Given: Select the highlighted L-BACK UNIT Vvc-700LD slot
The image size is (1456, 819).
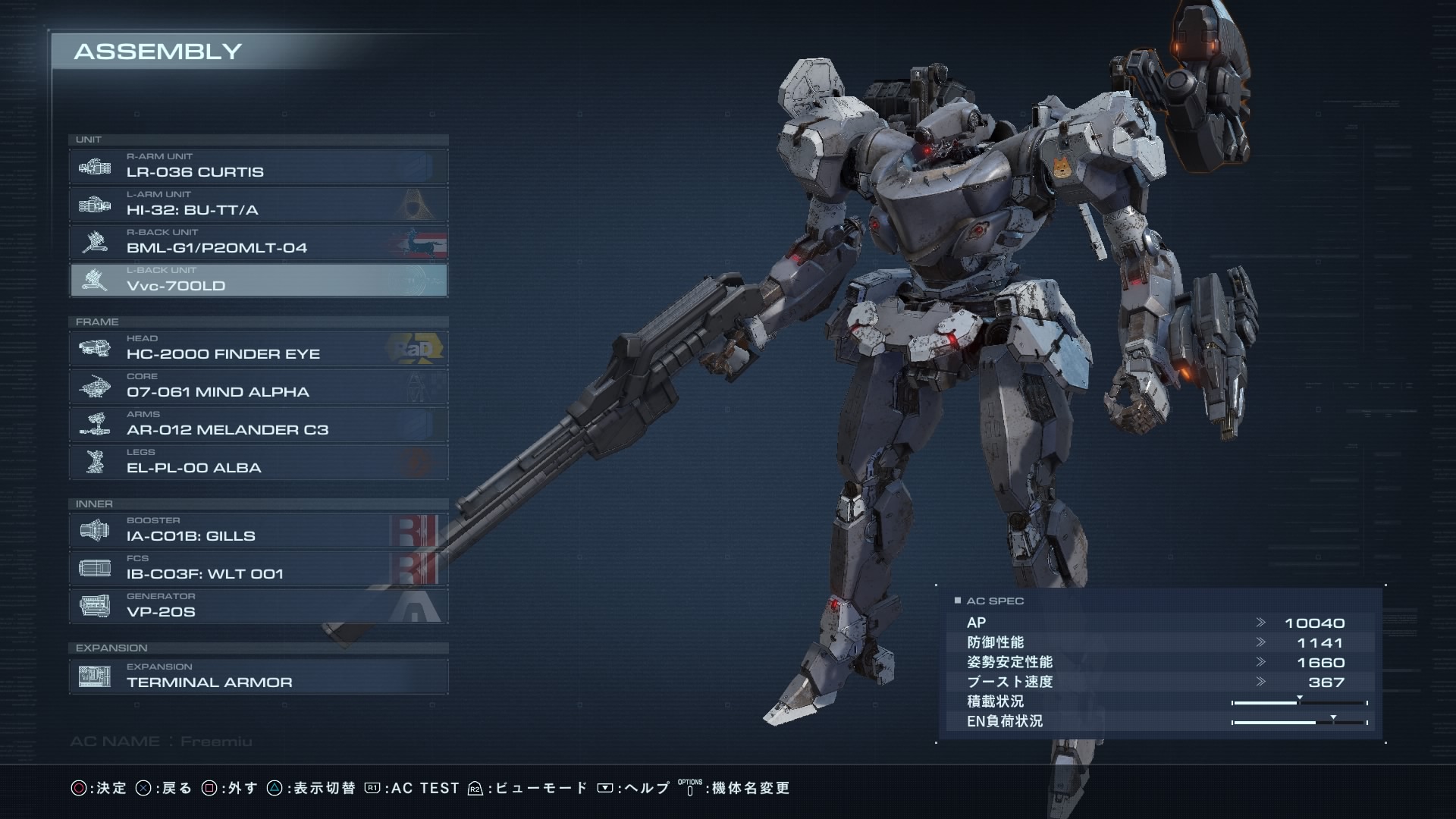Looking at the screenshot, I should coord(258,280).
